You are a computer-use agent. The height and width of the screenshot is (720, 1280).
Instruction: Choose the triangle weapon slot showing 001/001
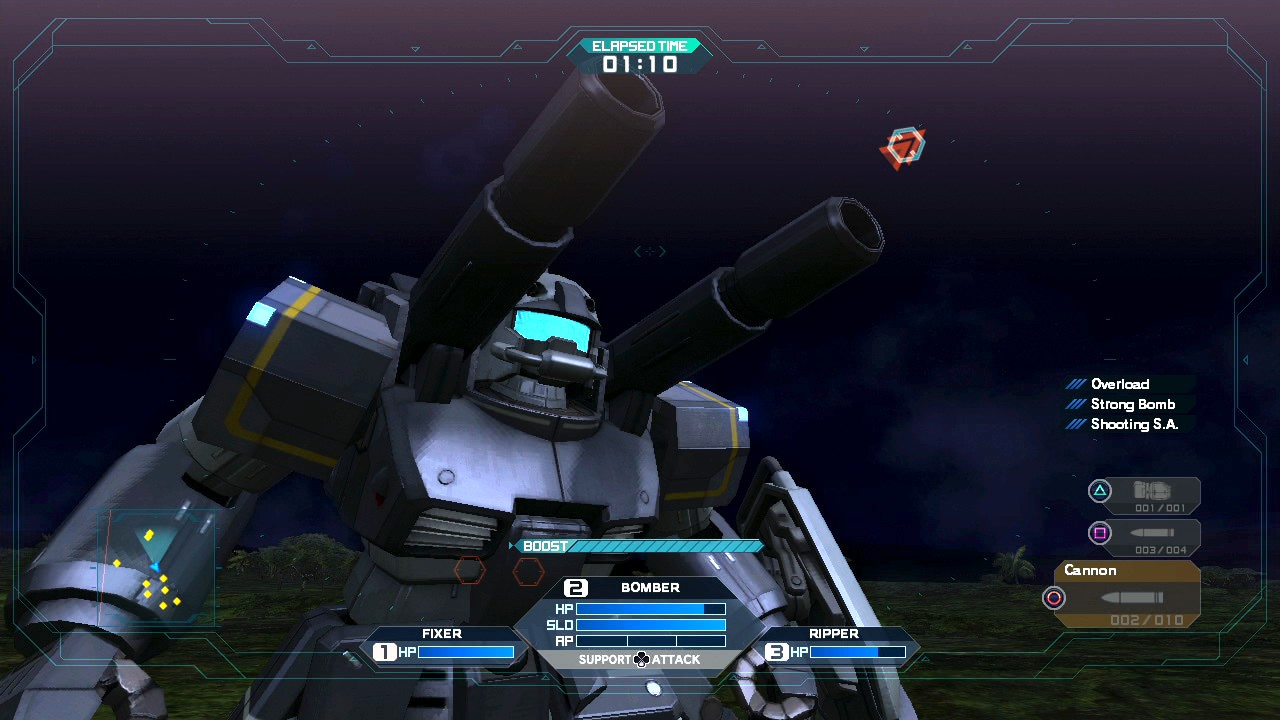click(1146, 493)
